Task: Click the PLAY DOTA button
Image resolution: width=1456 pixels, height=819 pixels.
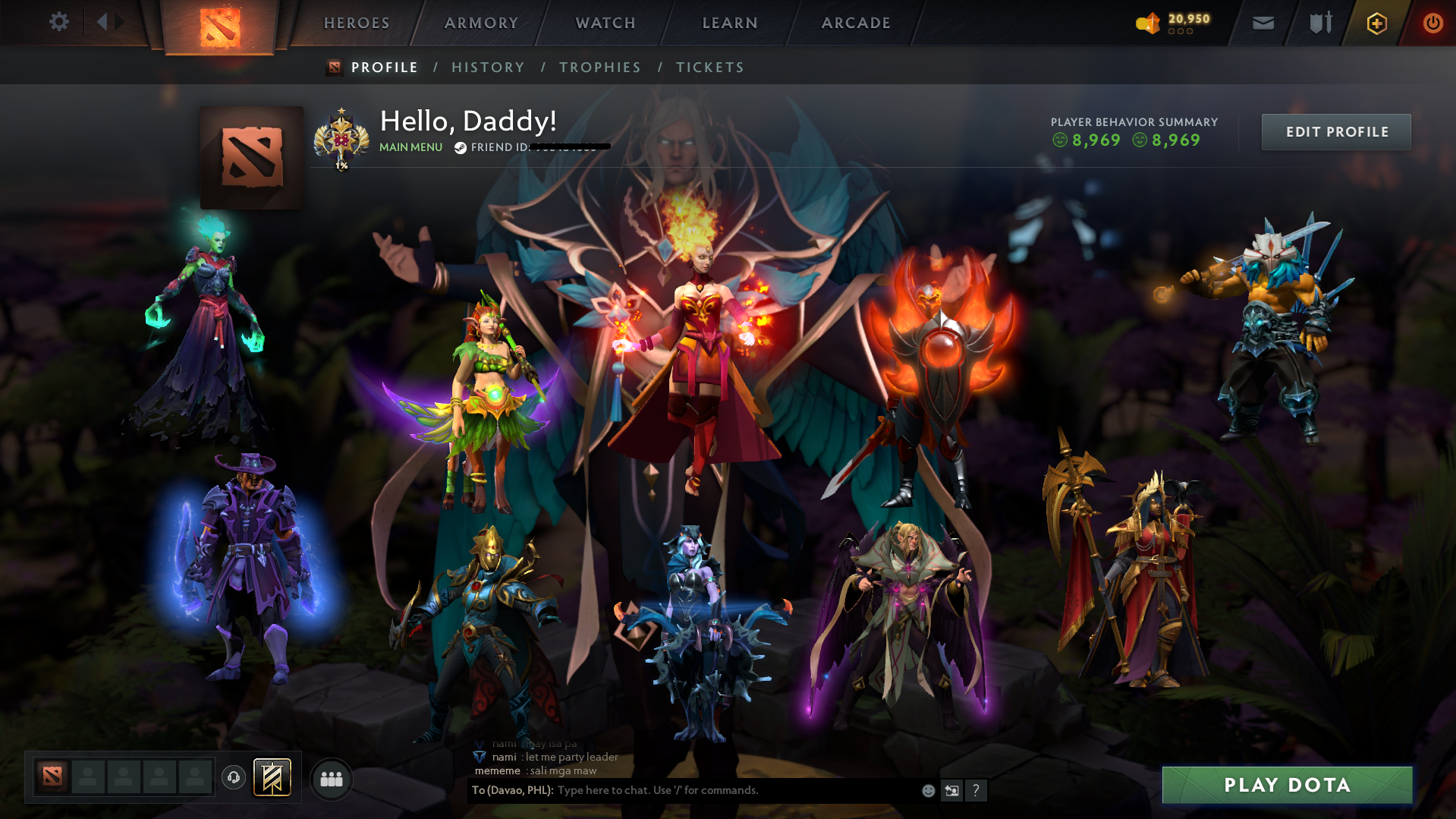Action: pyautogui.click(x=1287, y=785)
